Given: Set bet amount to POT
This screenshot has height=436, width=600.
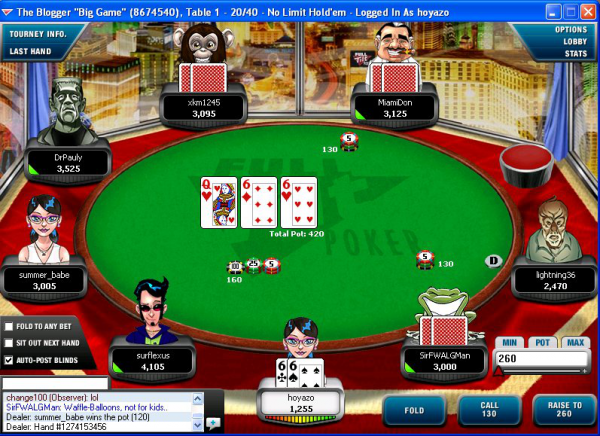Looking at the screenshot, I should 542,342.
